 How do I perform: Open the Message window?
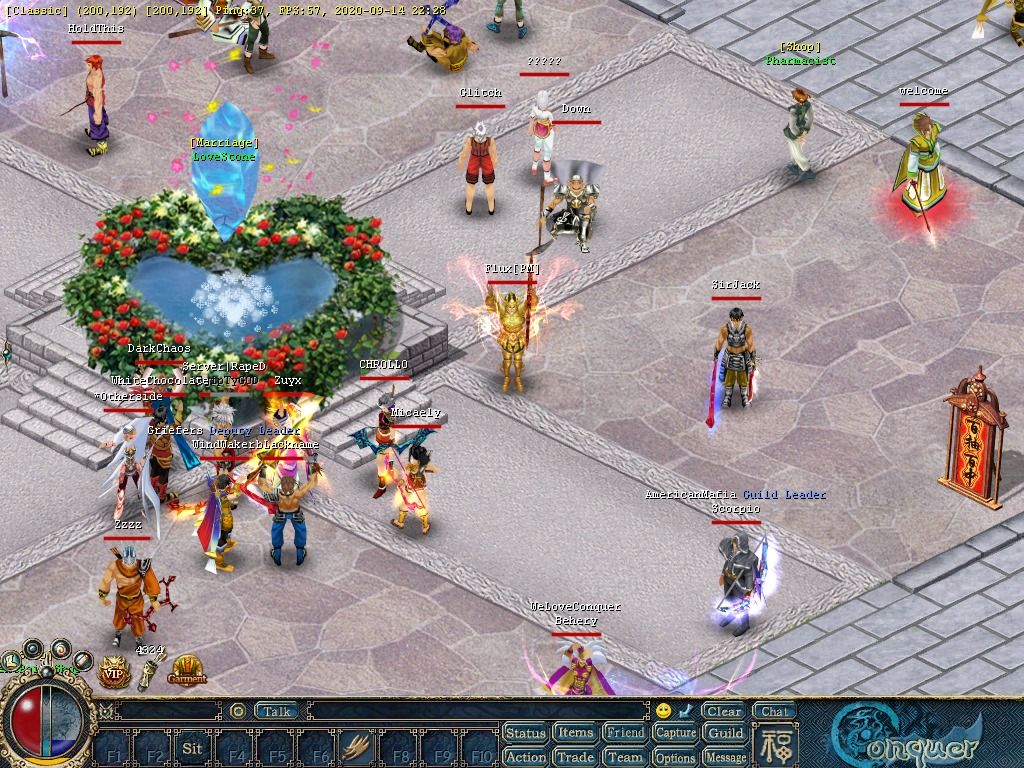coord(726,757)
